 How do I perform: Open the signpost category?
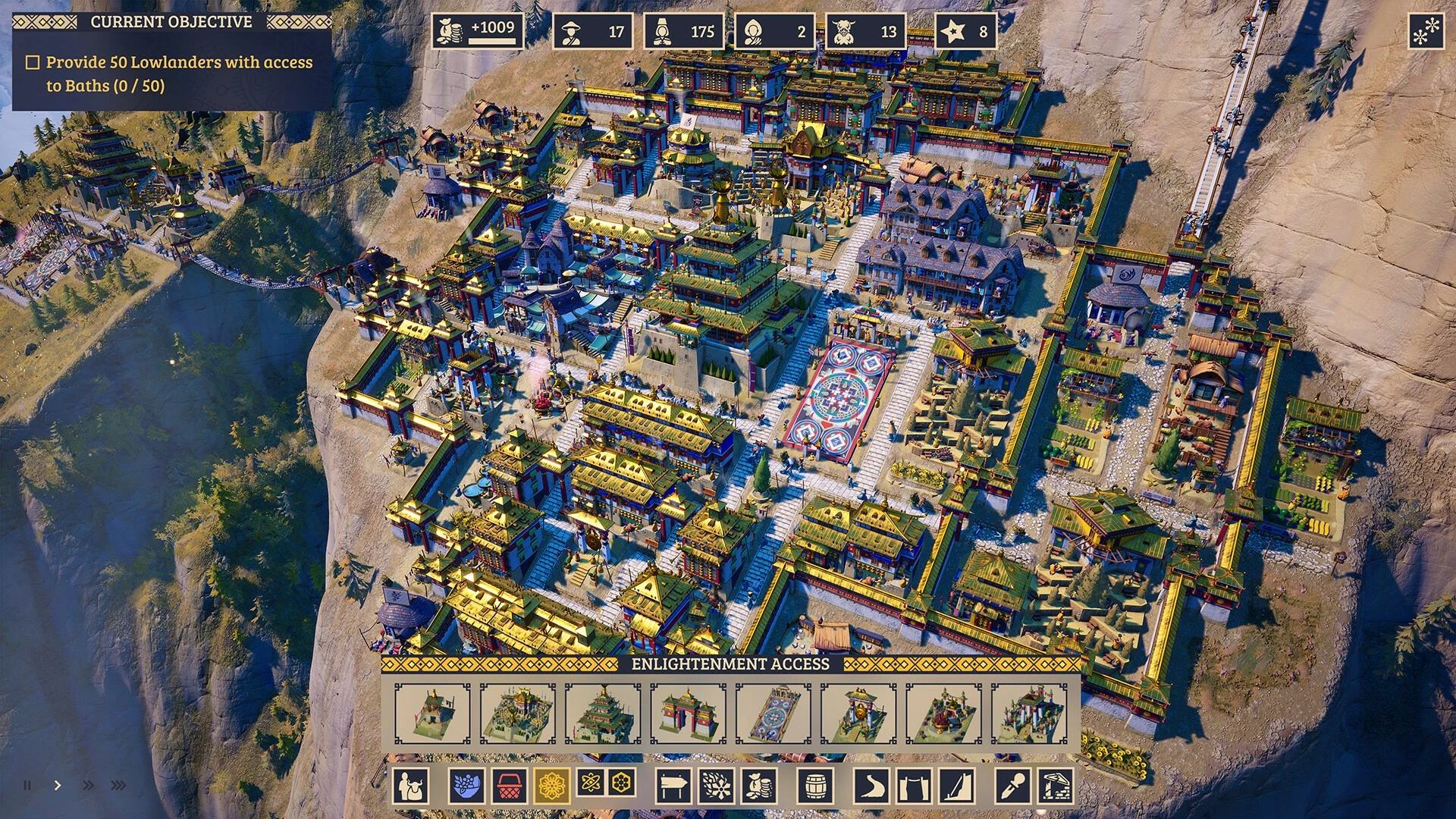(x=673, y=786)
